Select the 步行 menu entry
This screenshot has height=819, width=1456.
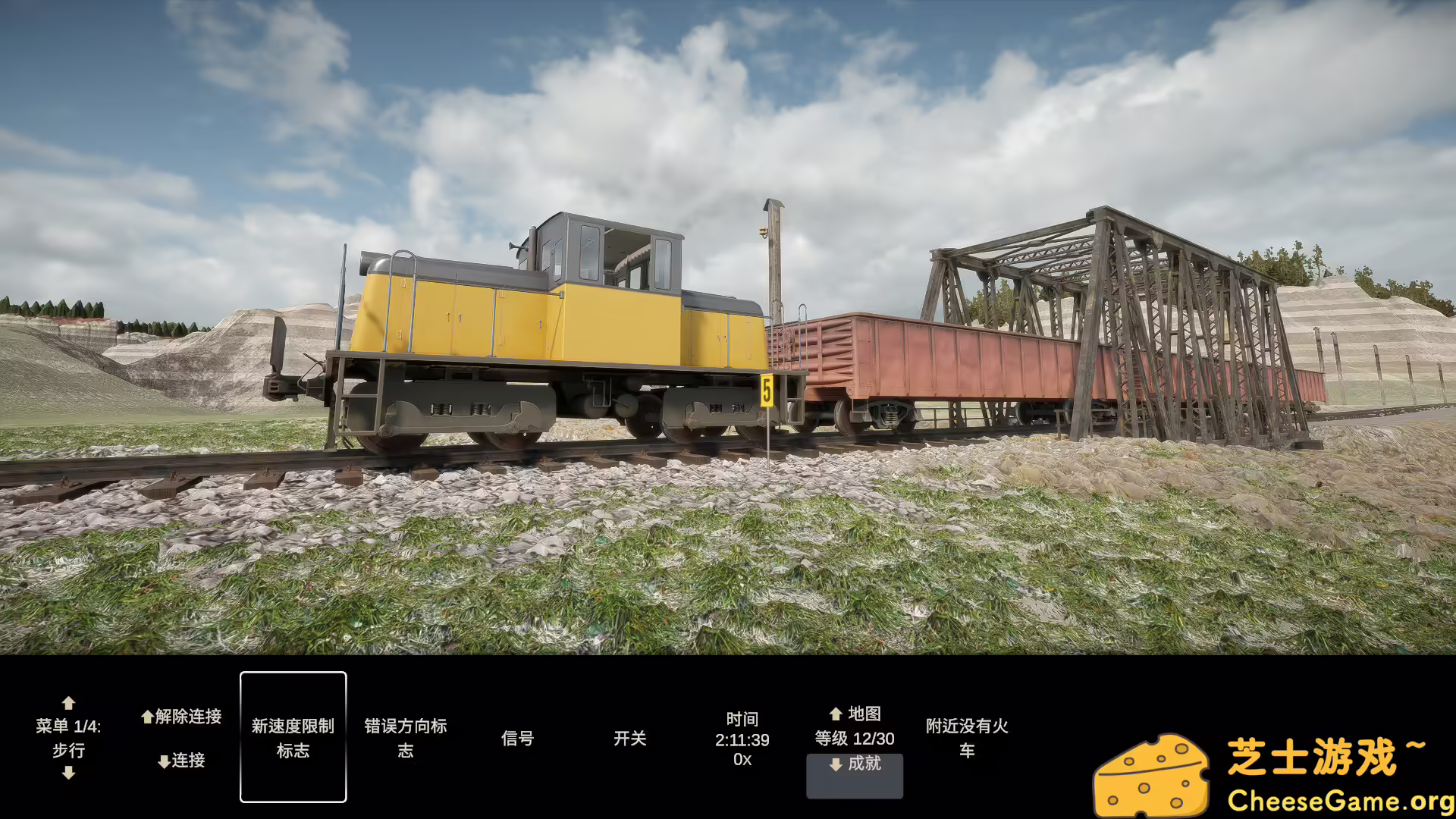[69, 751]
